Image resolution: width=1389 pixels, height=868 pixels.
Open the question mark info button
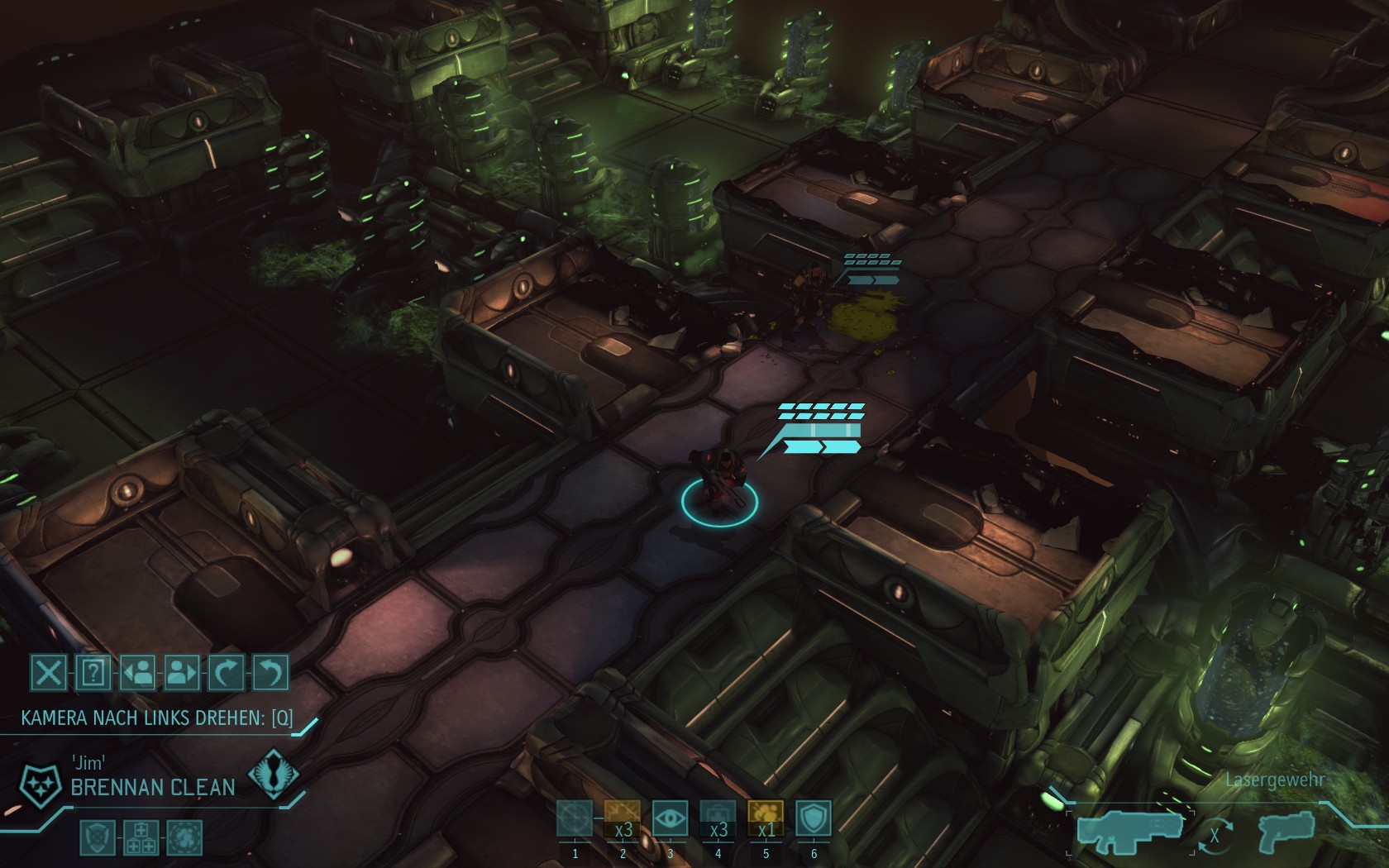(93, 673)
